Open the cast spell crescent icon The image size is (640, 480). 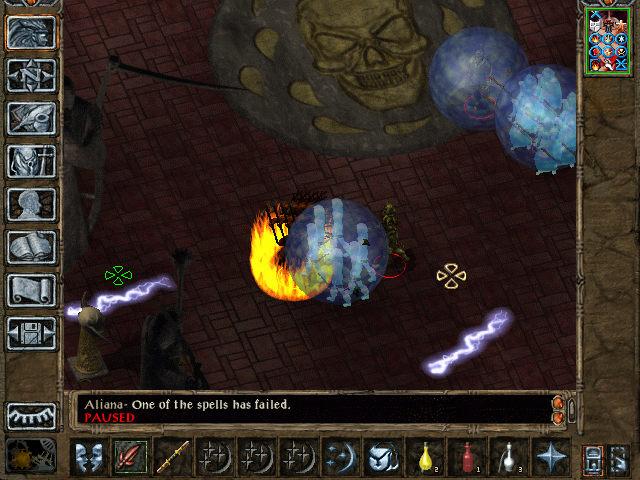coord(340,457)
